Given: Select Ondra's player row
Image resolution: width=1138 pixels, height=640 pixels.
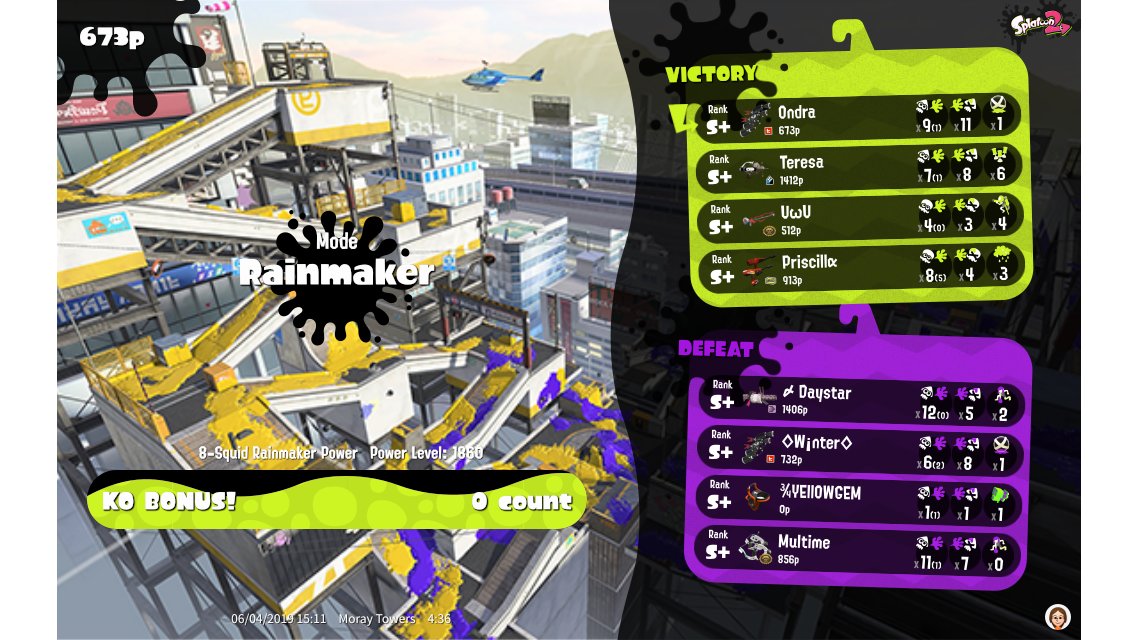Looking at the screenshot, I should pos(860,118).
